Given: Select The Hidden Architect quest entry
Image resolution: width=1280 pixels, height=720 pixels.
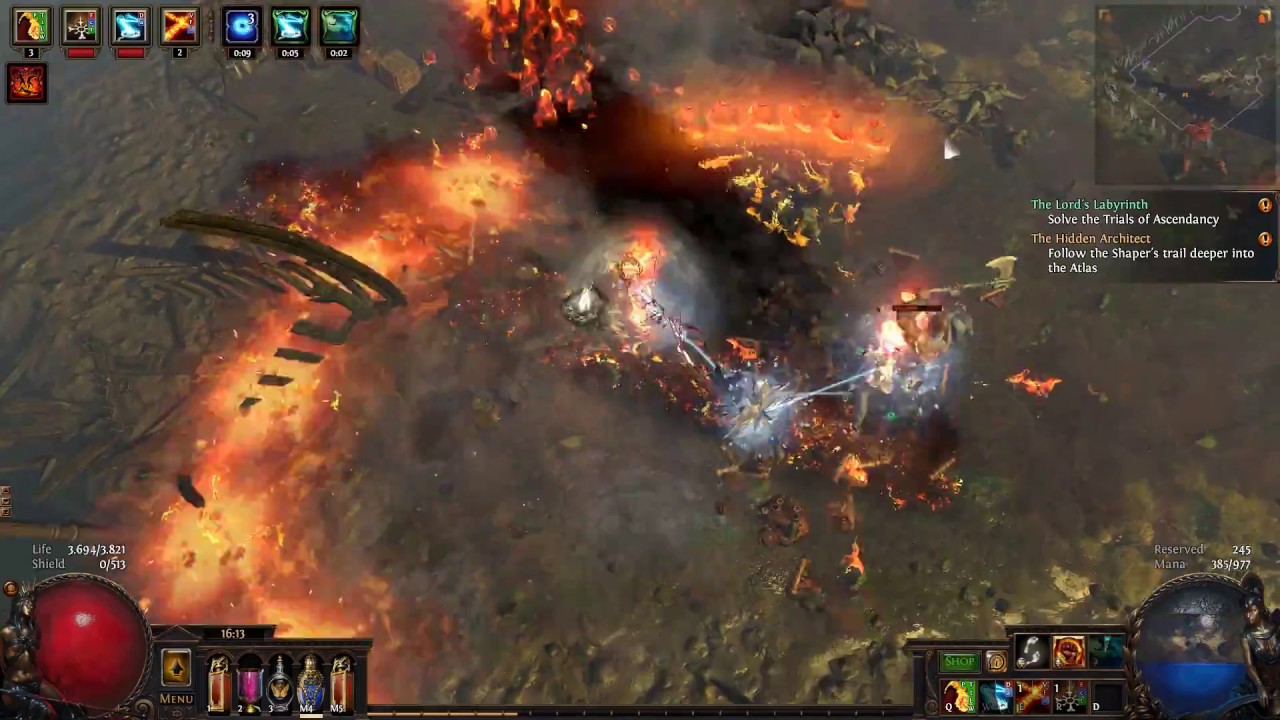Looking at the screenshot, I should click(x=1090, y=238).
